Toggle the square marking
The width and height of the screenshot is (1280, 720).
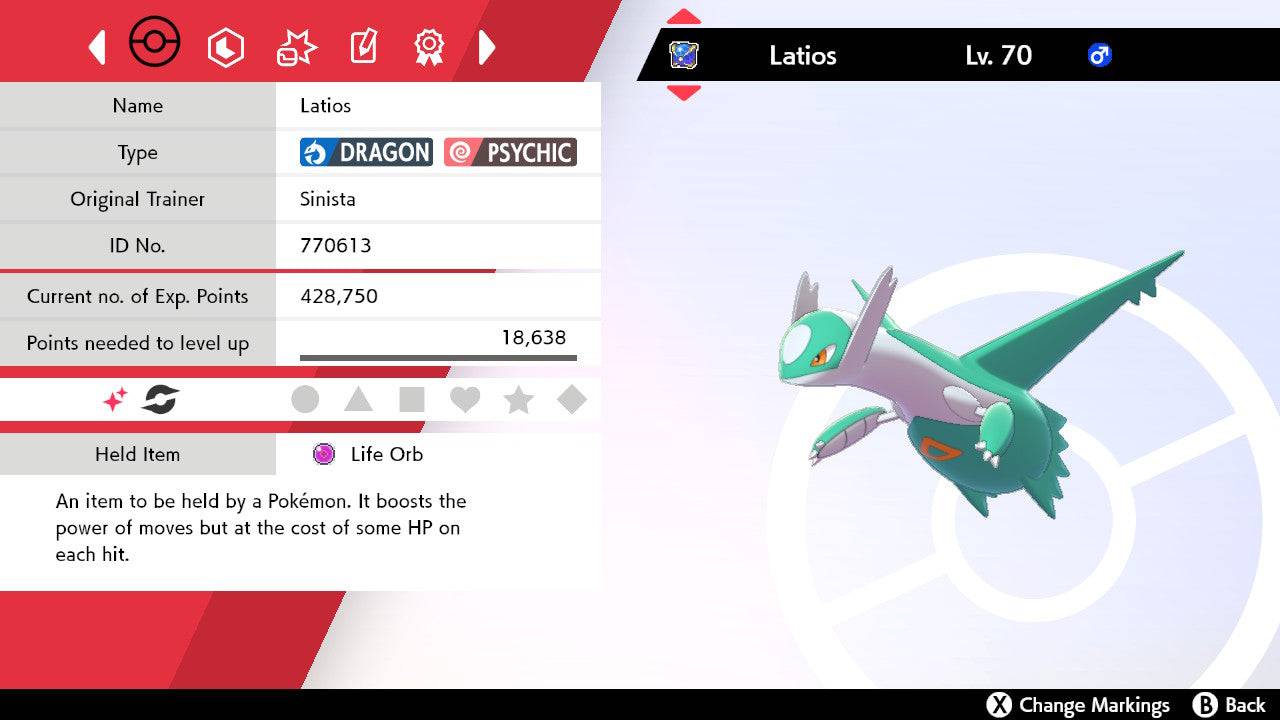[x=411, y=400]
